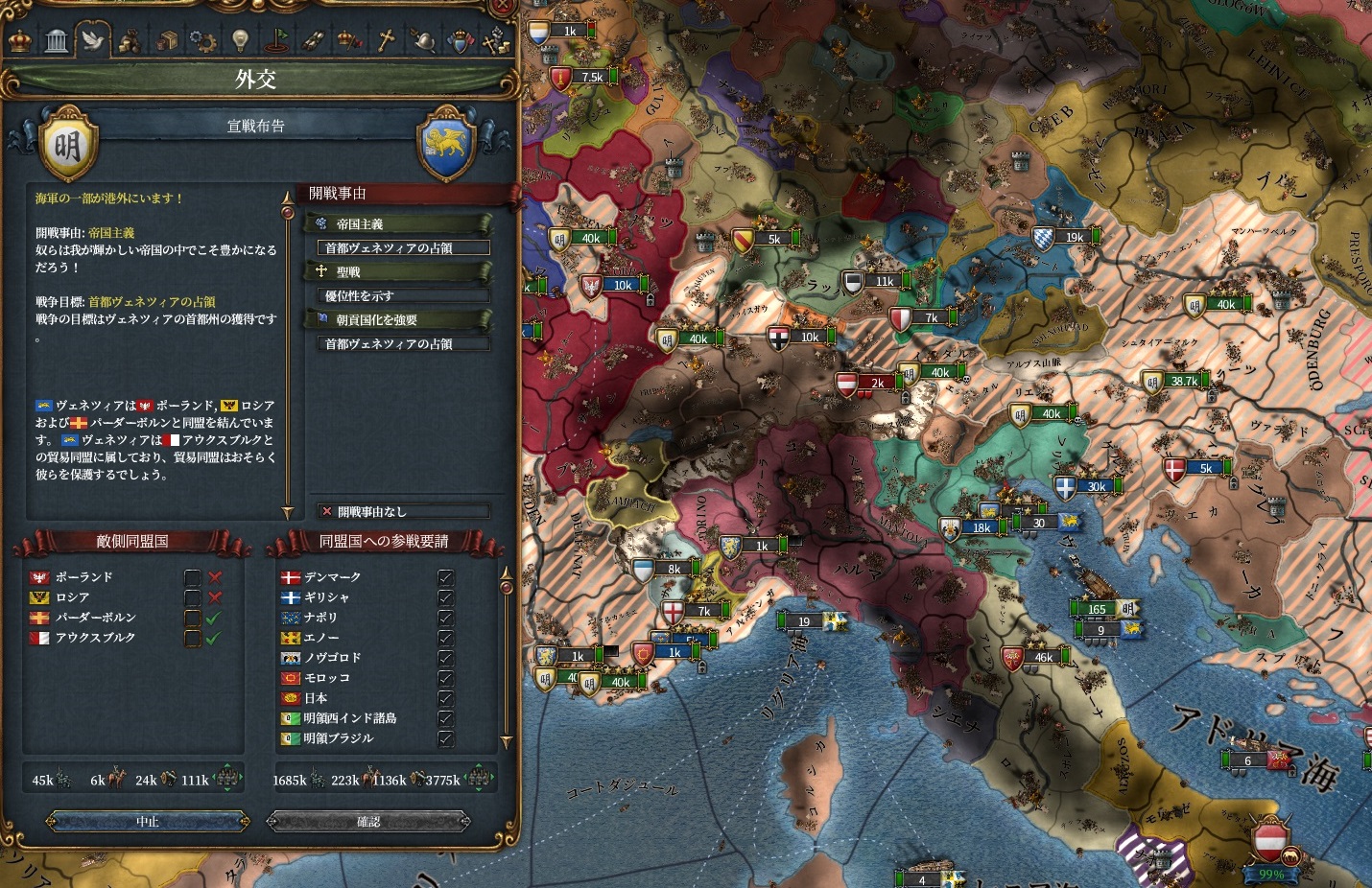Switch to the lightbulb tab

click(x=240, y=41)
